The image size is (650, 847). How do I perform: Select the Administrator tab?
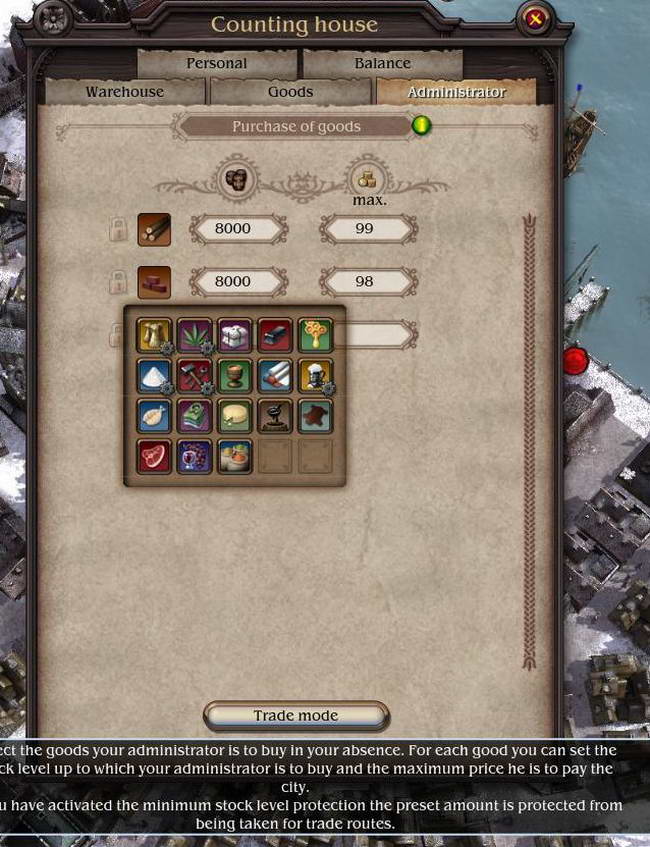[x=456, y=92]
